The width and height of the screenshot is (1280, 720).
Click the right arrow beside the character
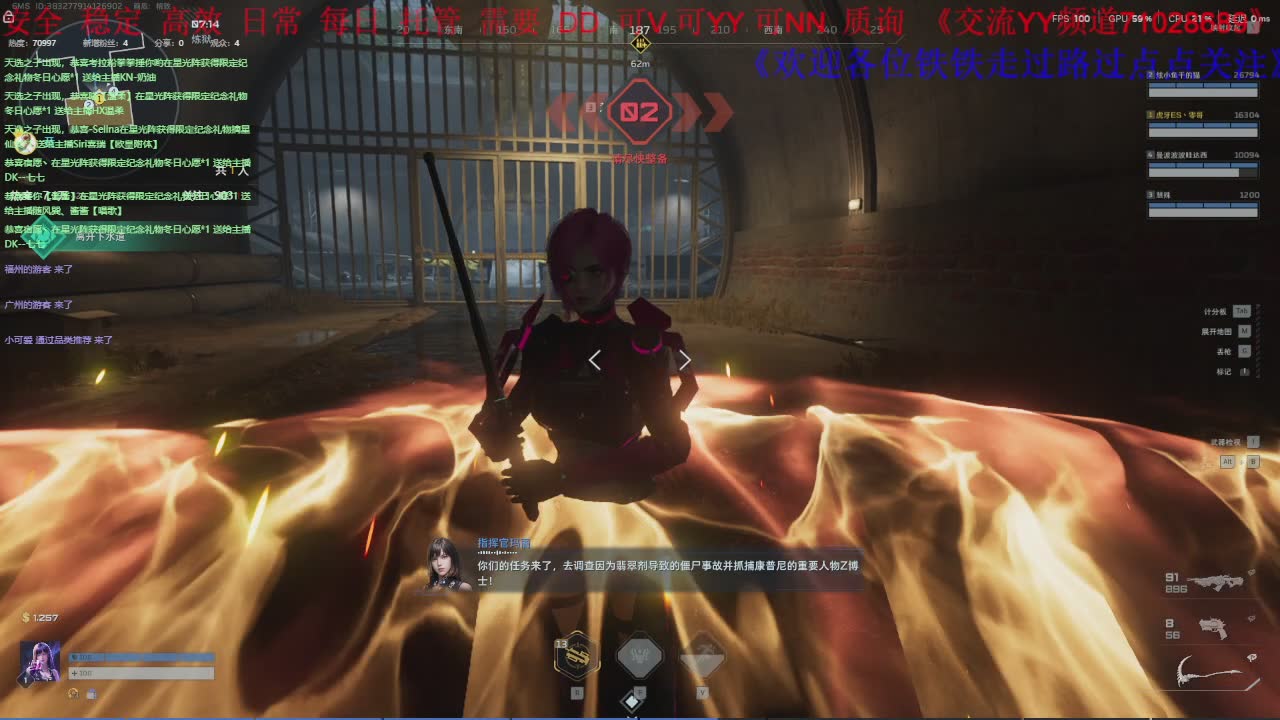click(x=685, y=360)
